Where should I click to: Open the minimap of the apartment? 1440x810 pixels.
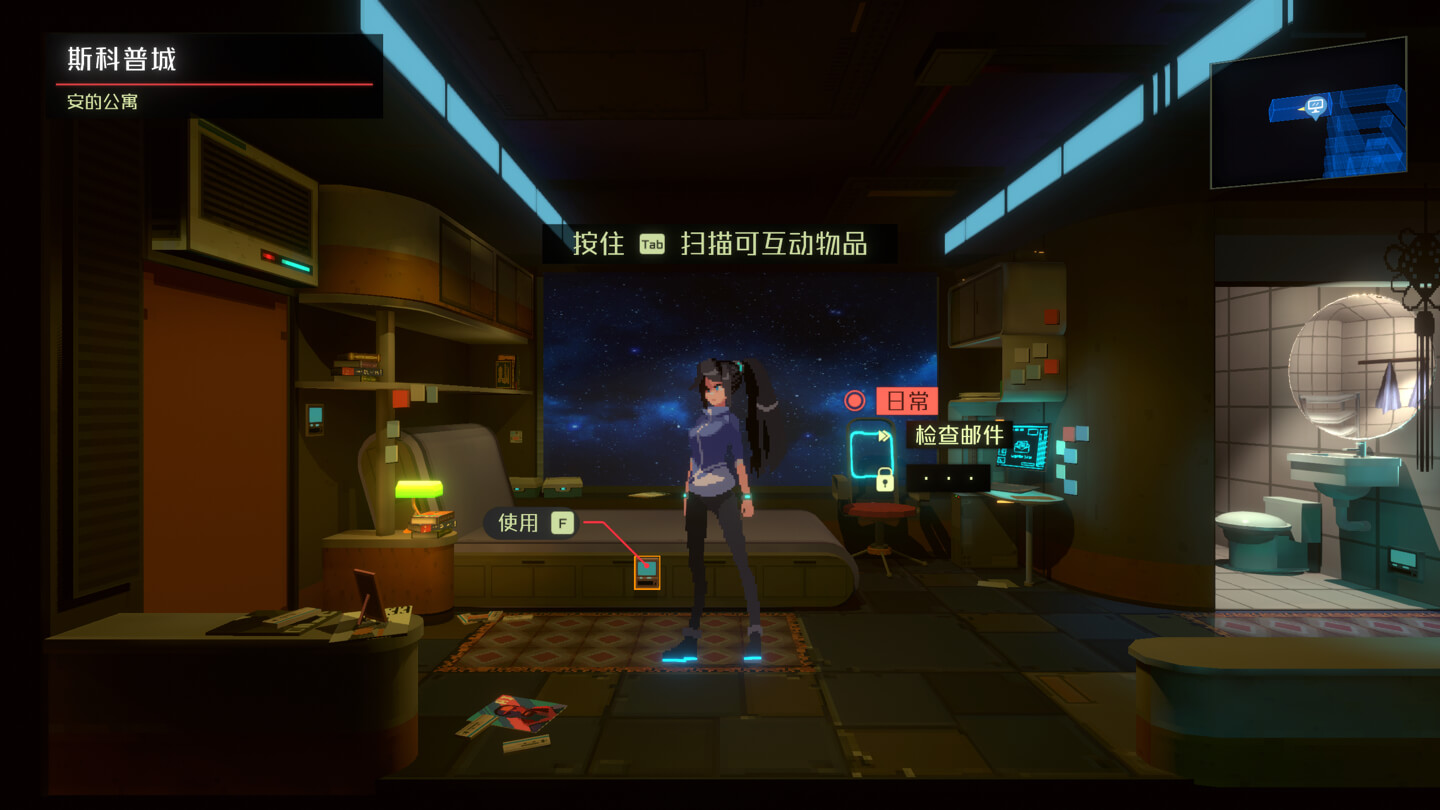1308,112
